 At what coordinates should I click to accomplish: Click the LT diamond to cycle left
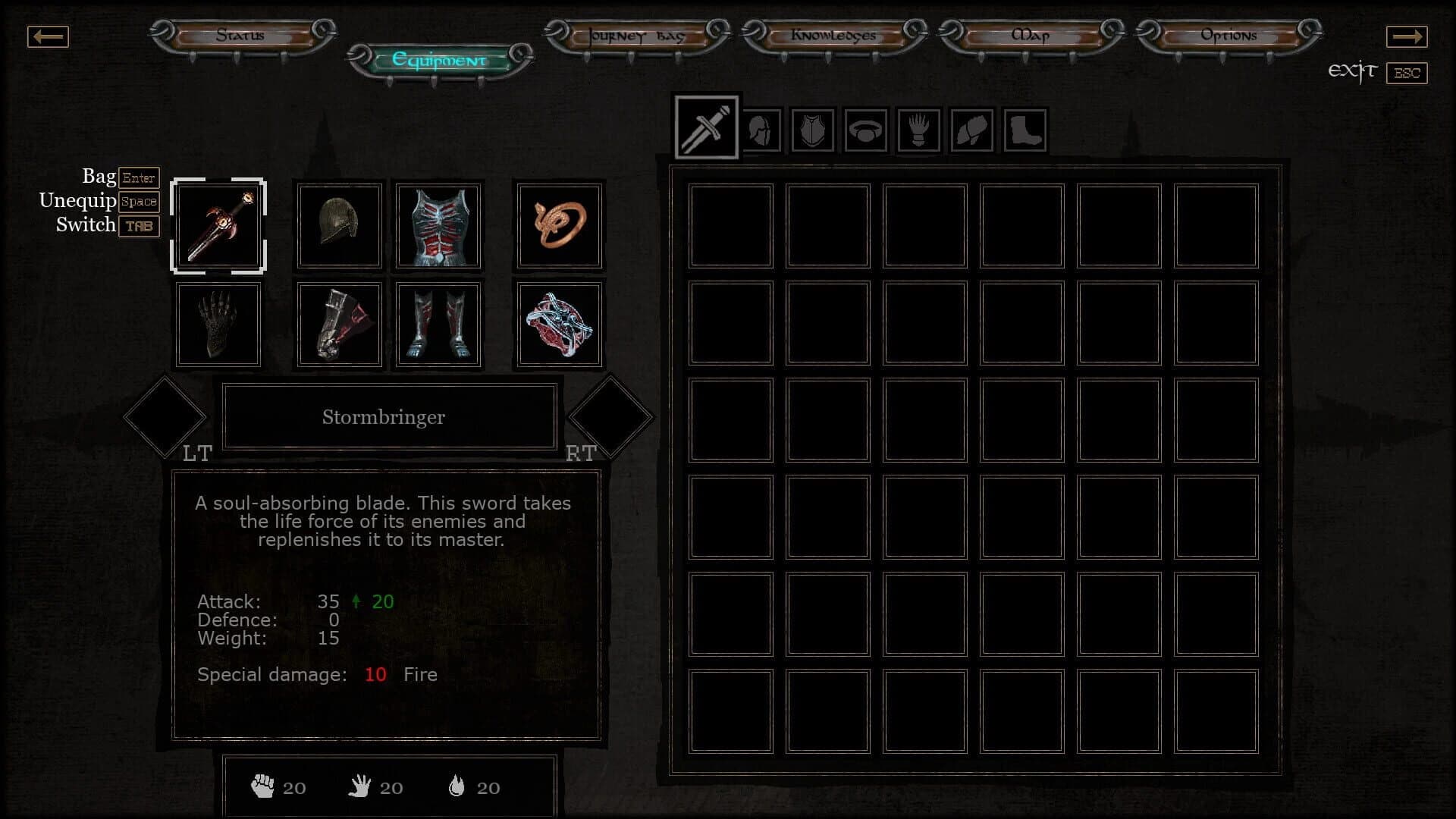coord(165,416)
